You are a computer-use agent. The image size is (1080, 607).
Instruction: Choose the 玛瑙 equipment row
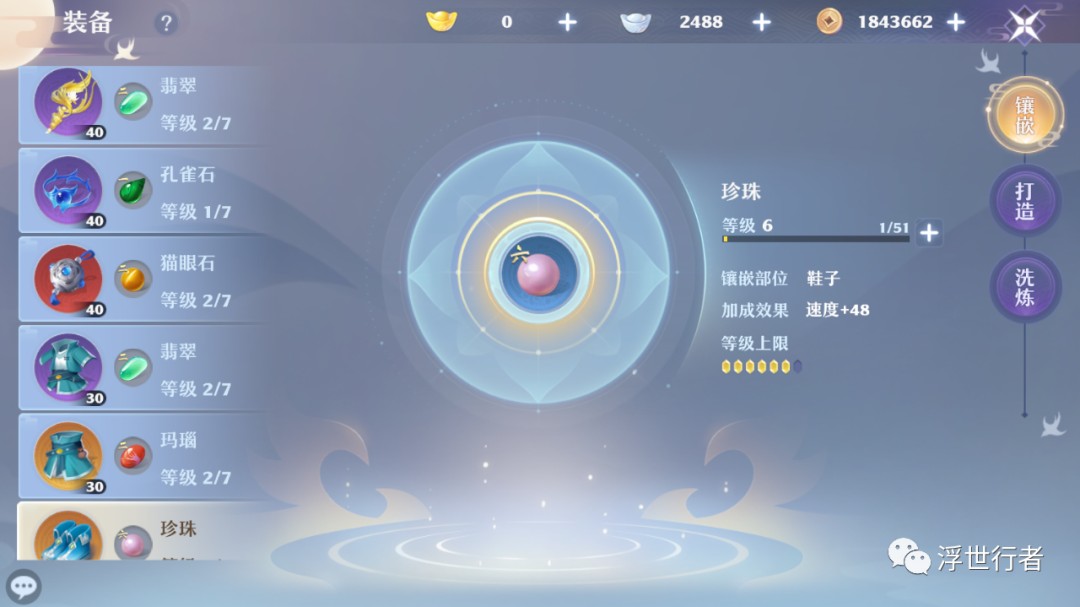pos(140,457)
